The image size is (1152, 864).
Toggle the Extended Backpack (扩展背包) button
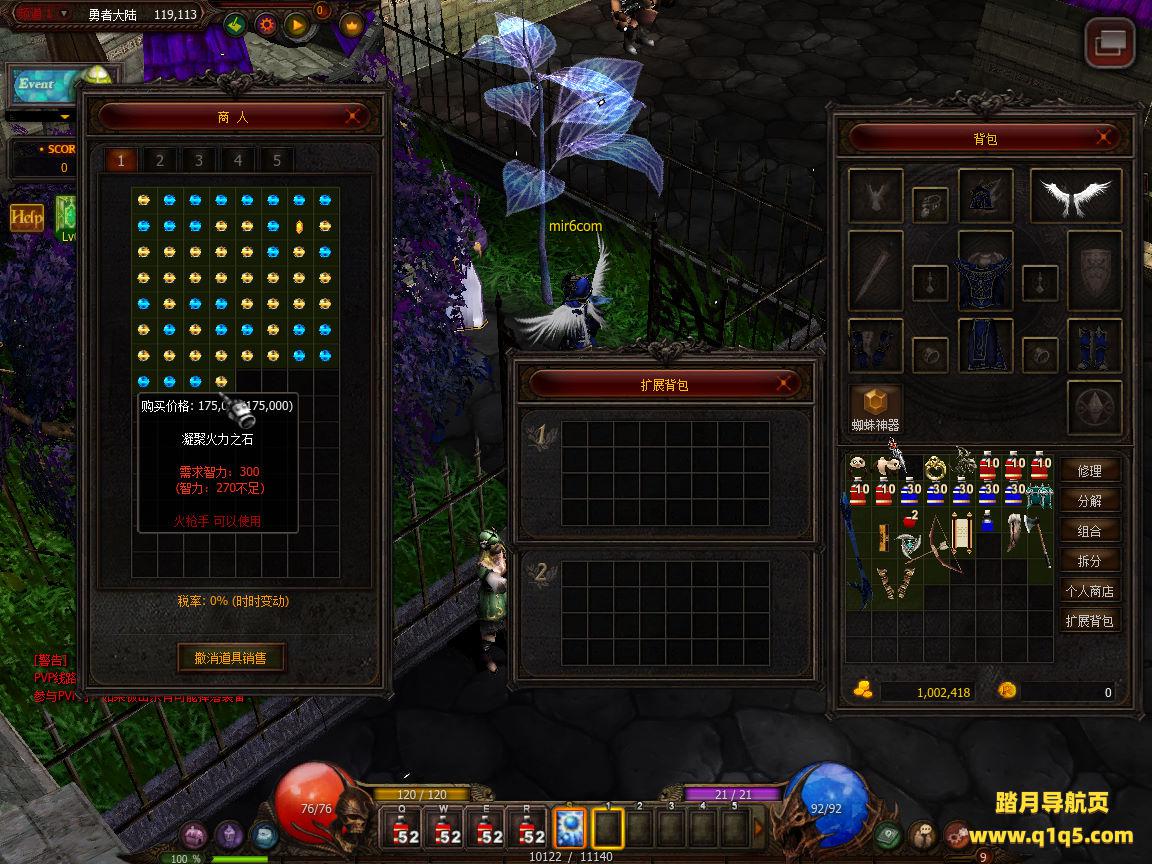[1089, 621]
